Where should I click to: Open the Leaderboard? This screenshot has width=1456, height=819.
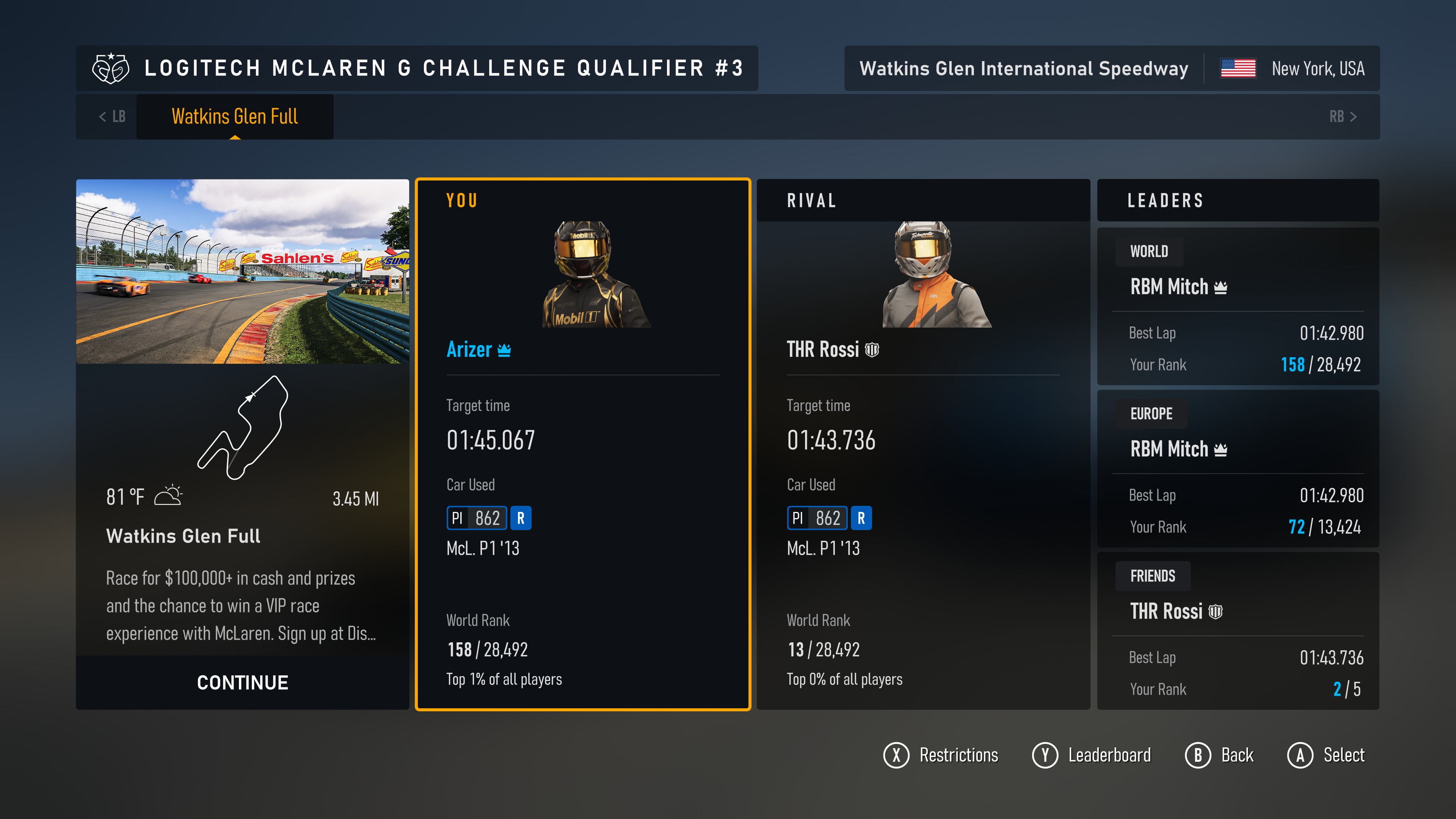[1092, 755]
